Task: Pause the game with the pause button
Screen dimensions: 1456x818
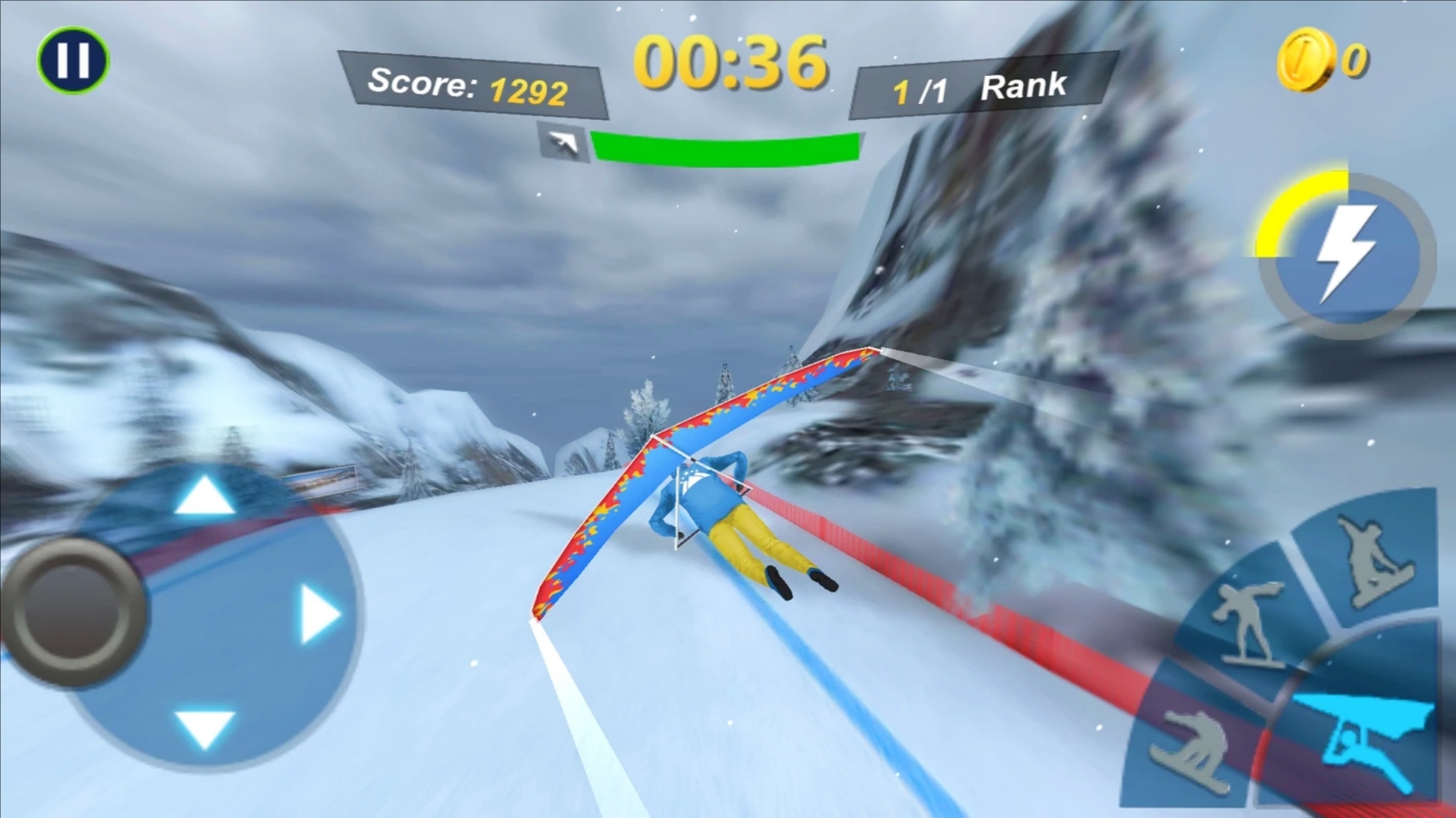Action: (73, 60)
